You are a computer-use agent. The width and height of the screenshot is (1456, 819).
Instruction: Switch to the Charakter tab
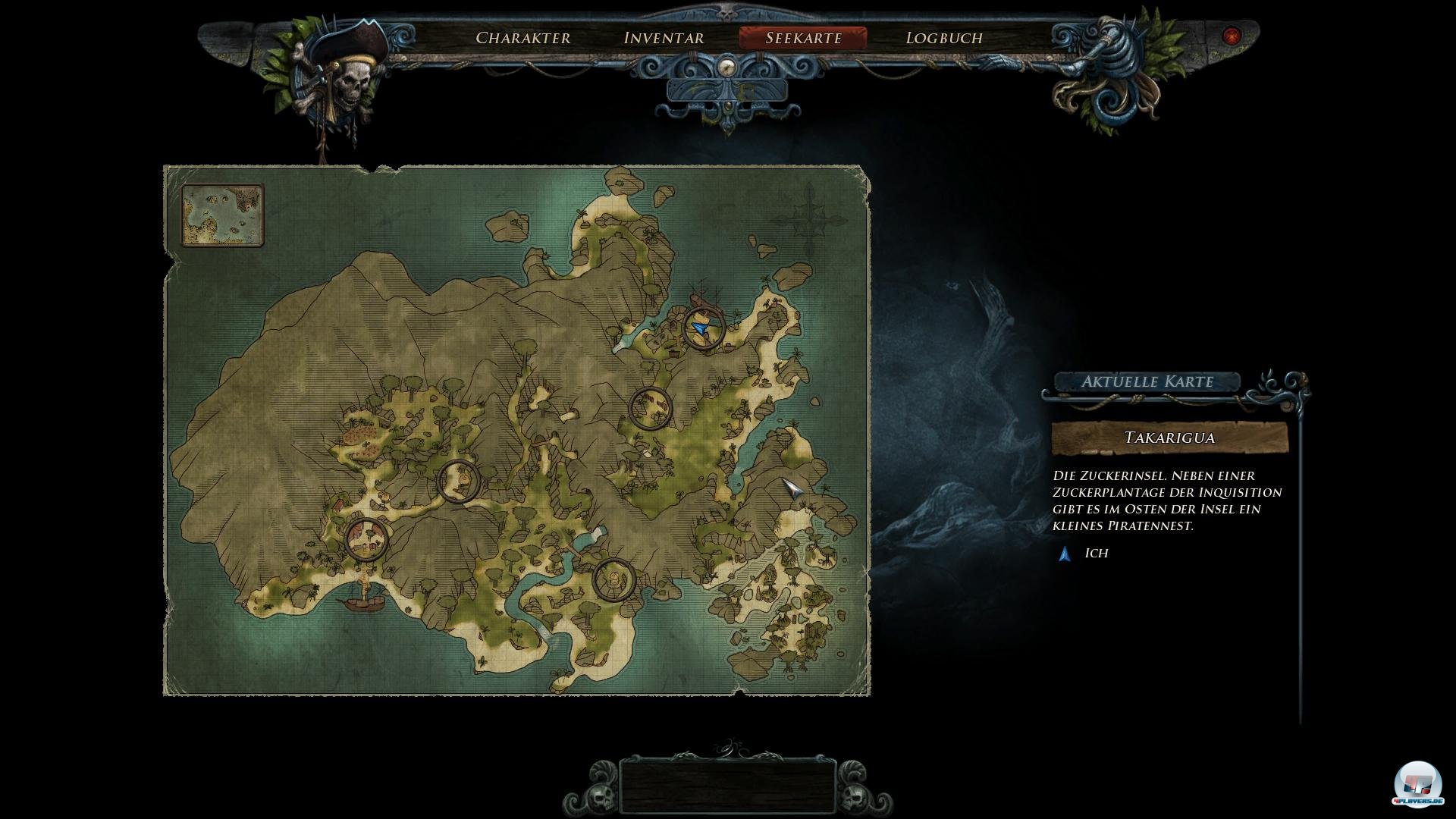(x=522, y=38)
